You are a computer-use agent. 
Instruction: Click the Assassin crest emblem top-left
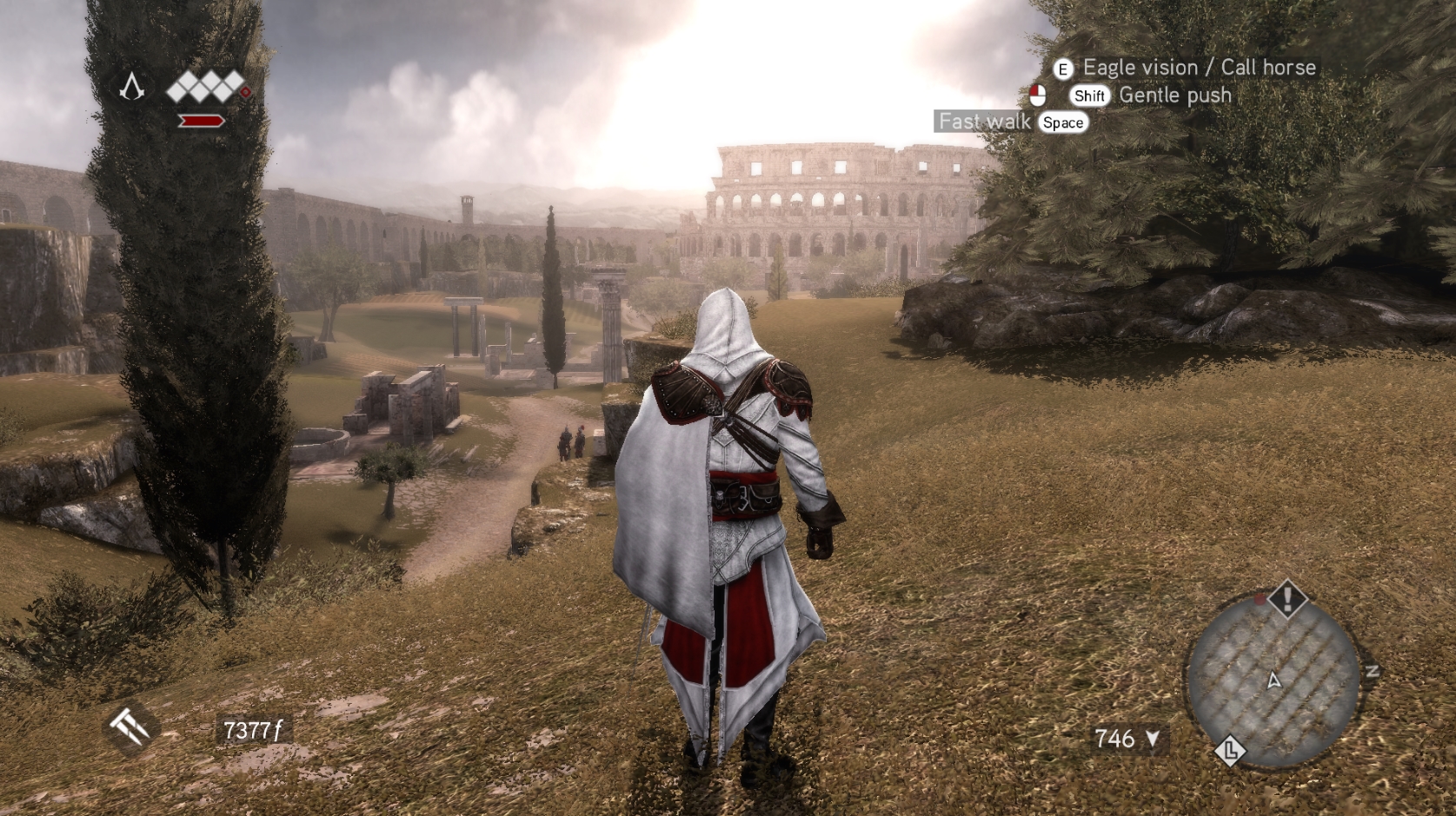tap(131, 86)
